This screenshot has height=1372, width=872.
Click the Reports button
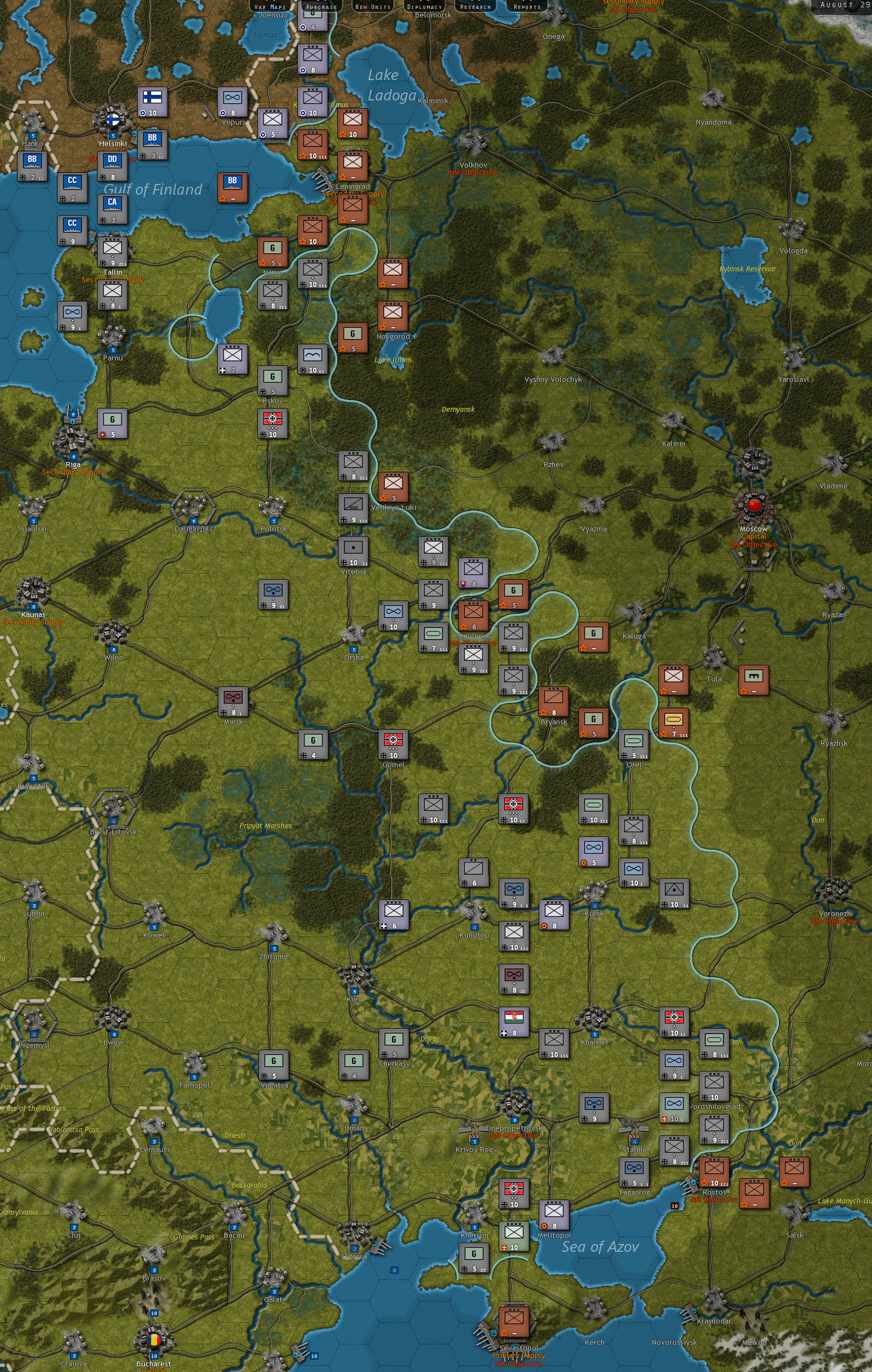pyautogui.click(x=526, y=6)
